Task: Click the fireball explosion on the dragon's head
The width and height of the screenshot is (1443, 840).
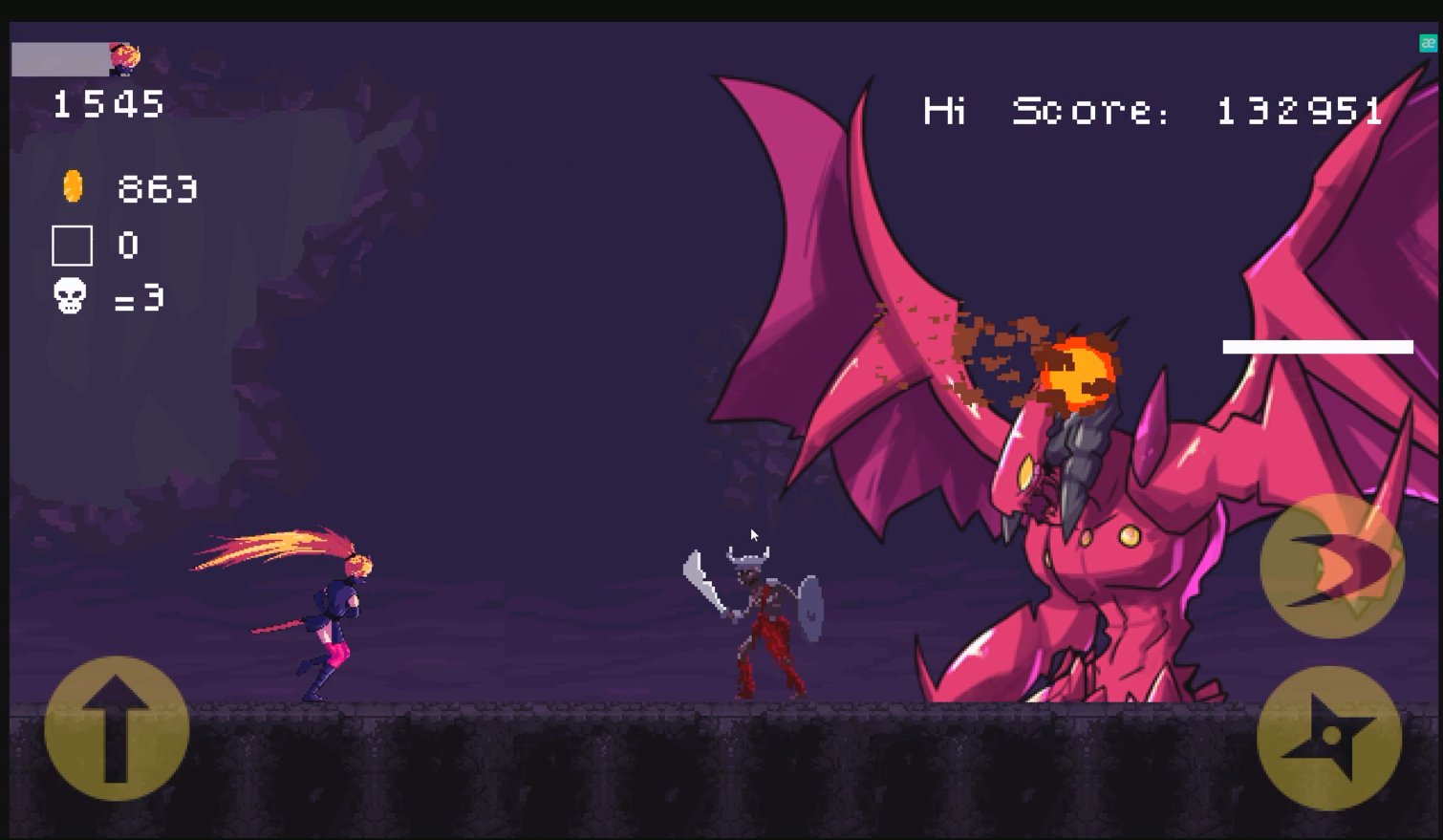Action: (x=1078, y=373)
